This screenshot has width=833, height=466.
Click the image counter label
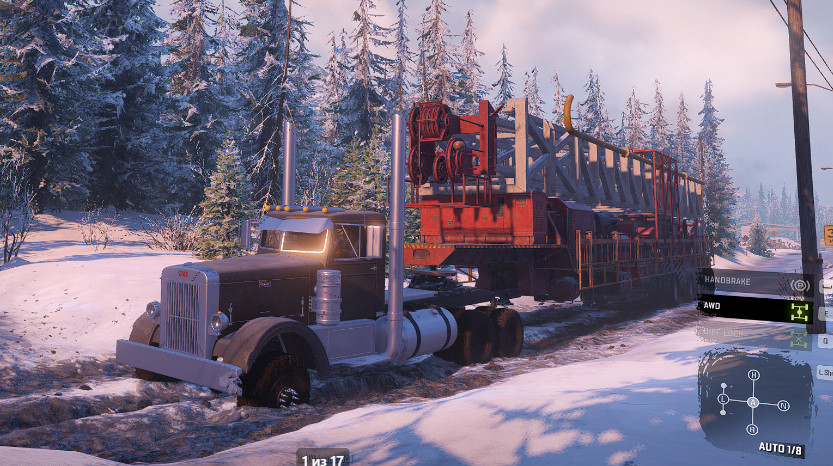pos(322,459)
